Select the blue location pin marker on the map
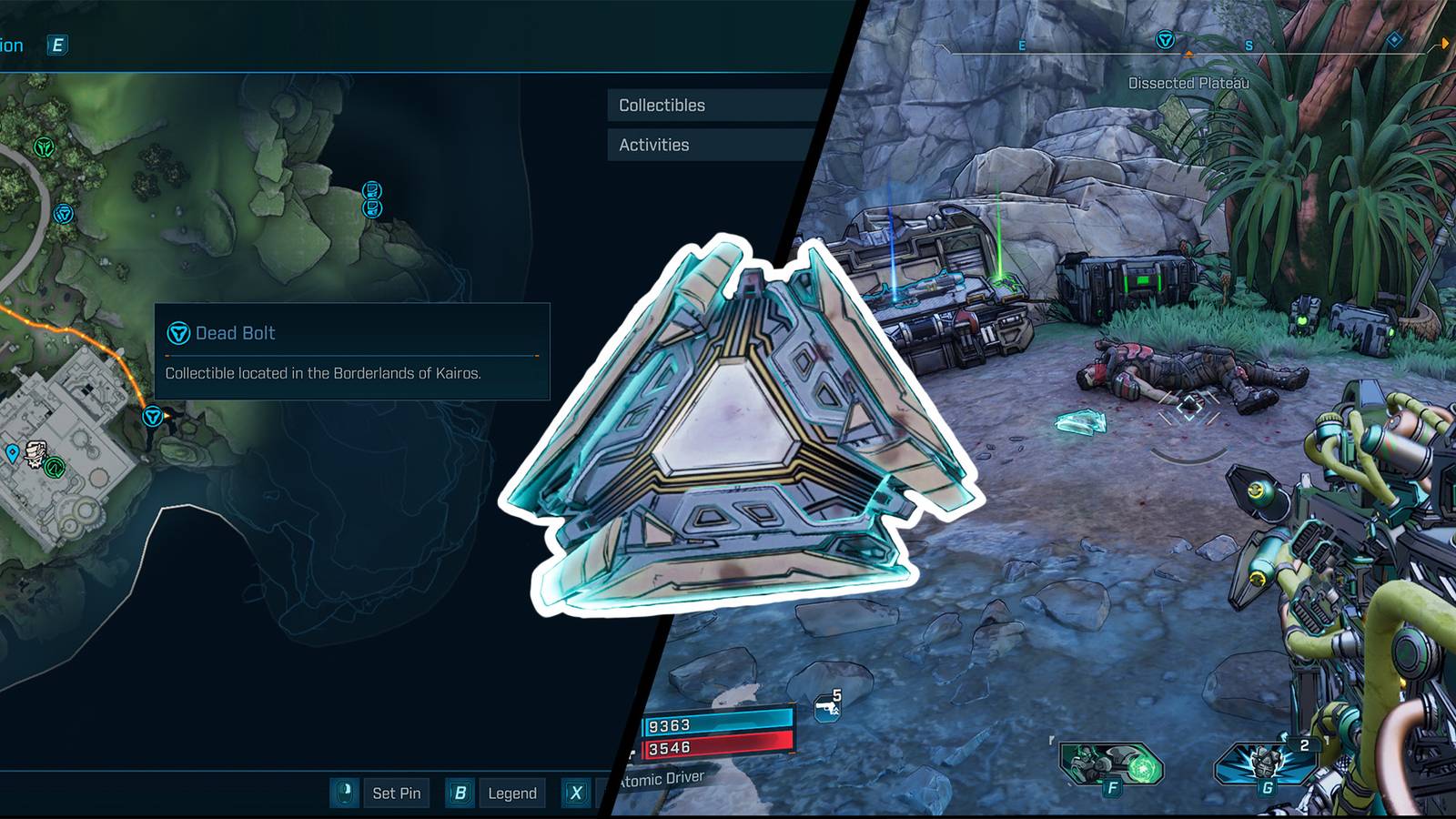 coord(12,451)
